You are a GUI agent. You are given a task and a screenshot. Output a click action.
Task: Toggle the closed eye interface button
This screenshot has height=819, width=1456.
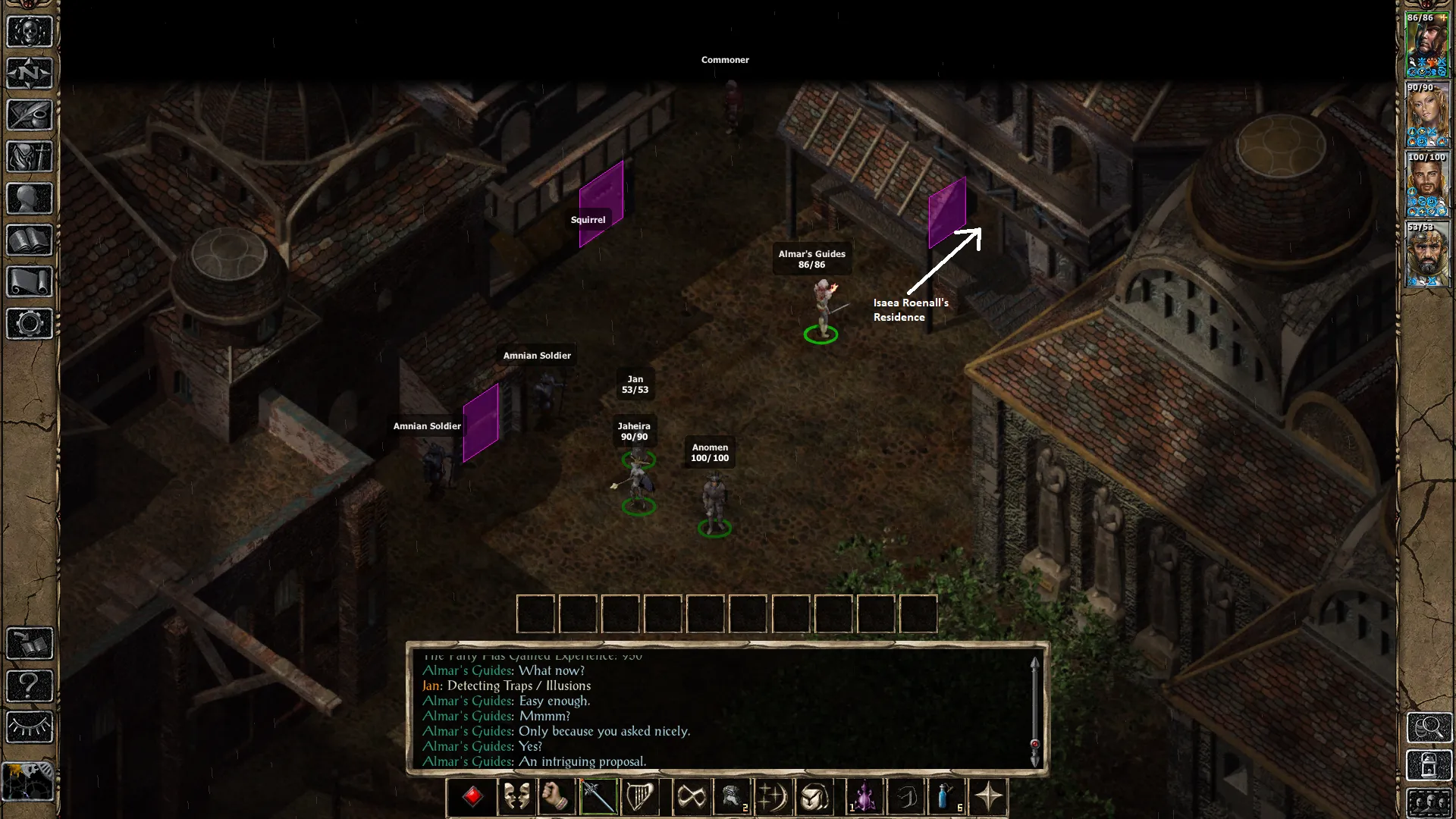[30, 727]
